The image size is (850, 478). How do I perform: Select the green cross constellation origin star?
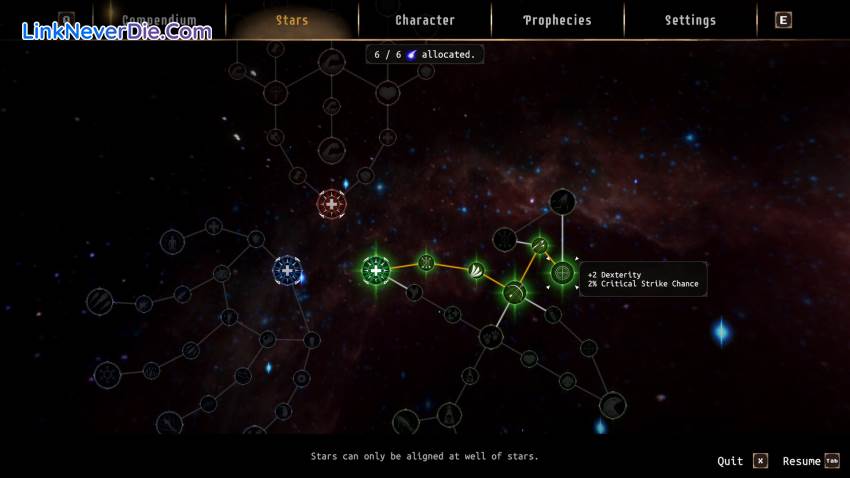point(376,269)
